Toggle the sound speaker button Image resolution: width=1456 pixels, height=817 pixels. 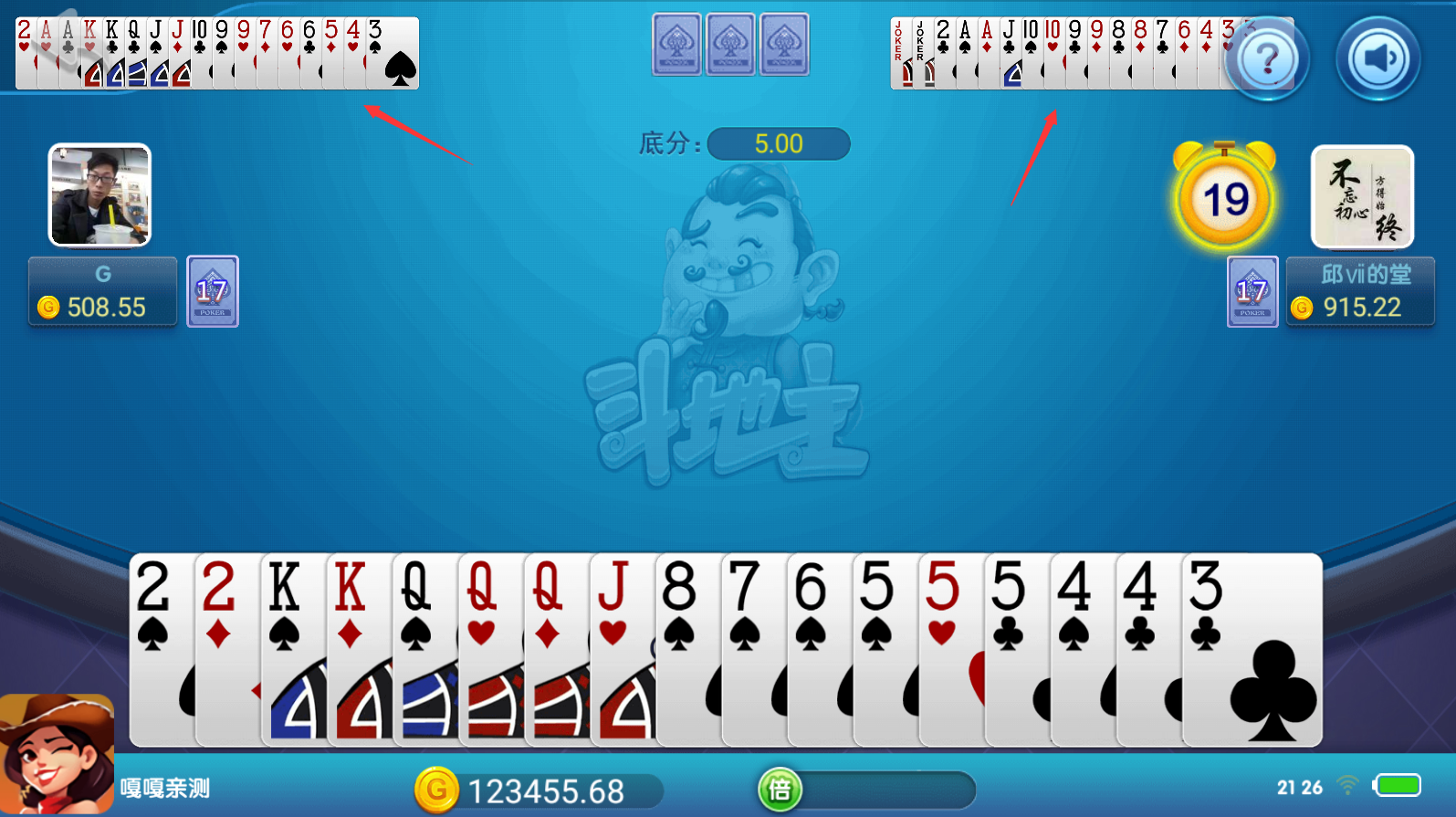pyautogui.click(x=1378, y=59)
